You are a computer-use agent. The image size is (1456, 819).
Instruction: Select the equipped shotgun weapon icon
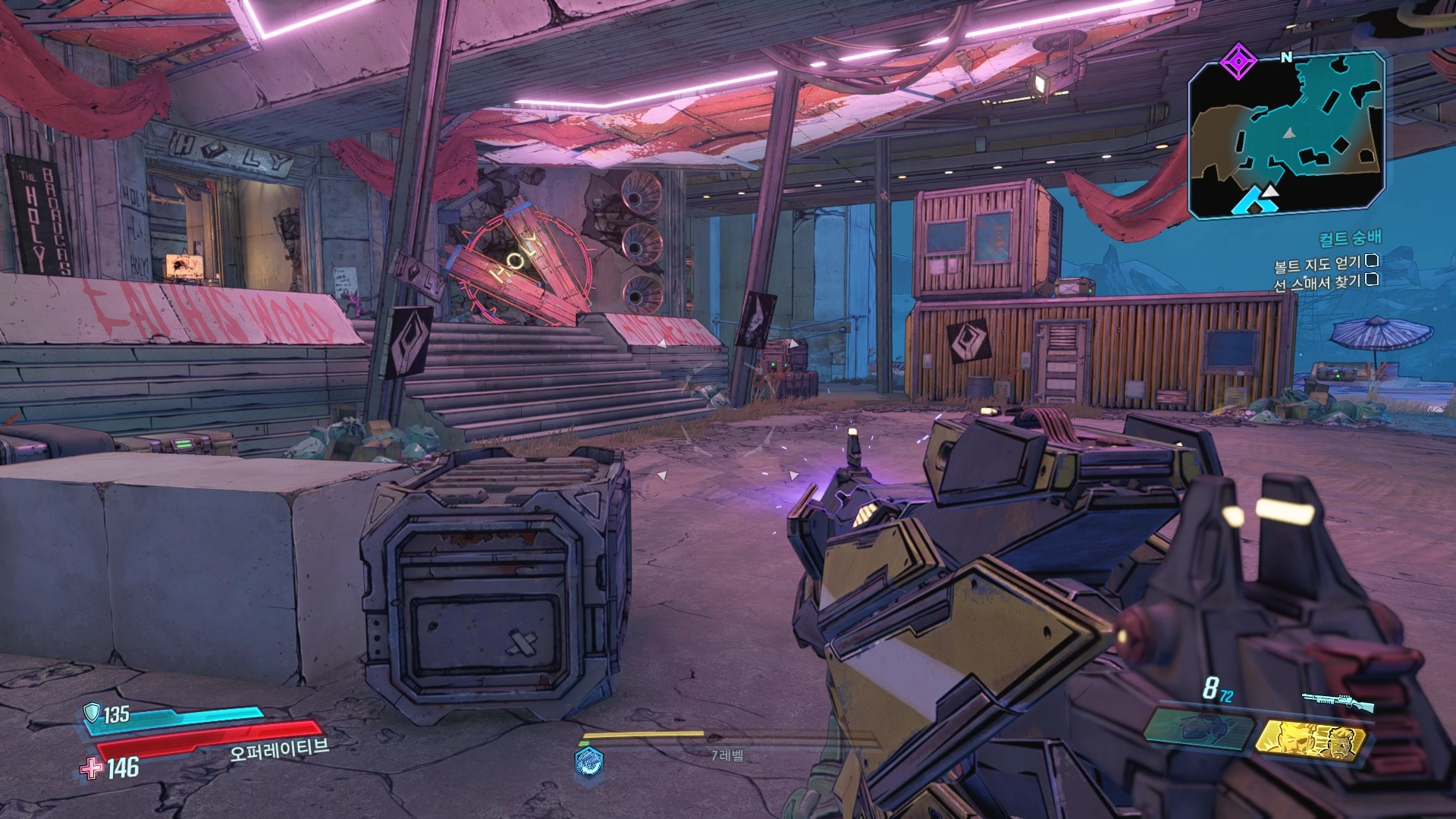(1338, 701)
